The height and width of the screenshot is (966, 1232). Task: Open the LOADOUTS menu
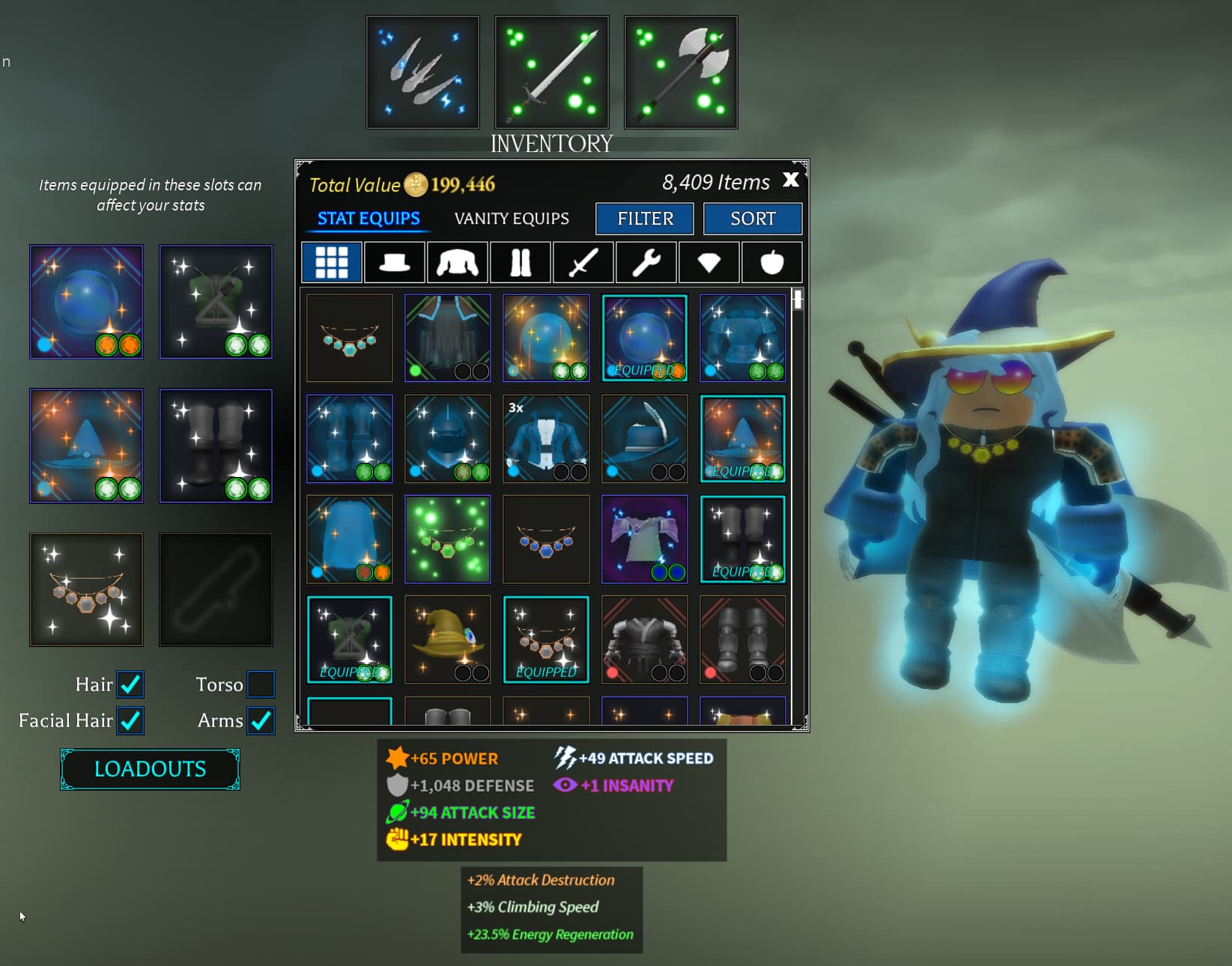[x=149, y=769]
